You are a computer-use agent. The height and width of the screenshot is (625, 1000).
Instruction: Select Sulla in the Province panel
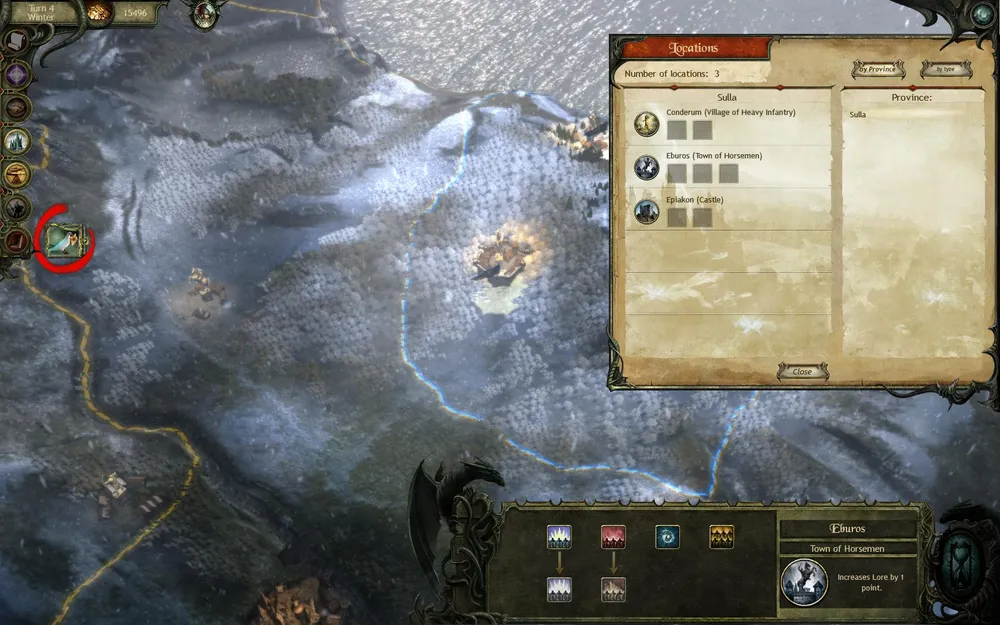point(859,115)
